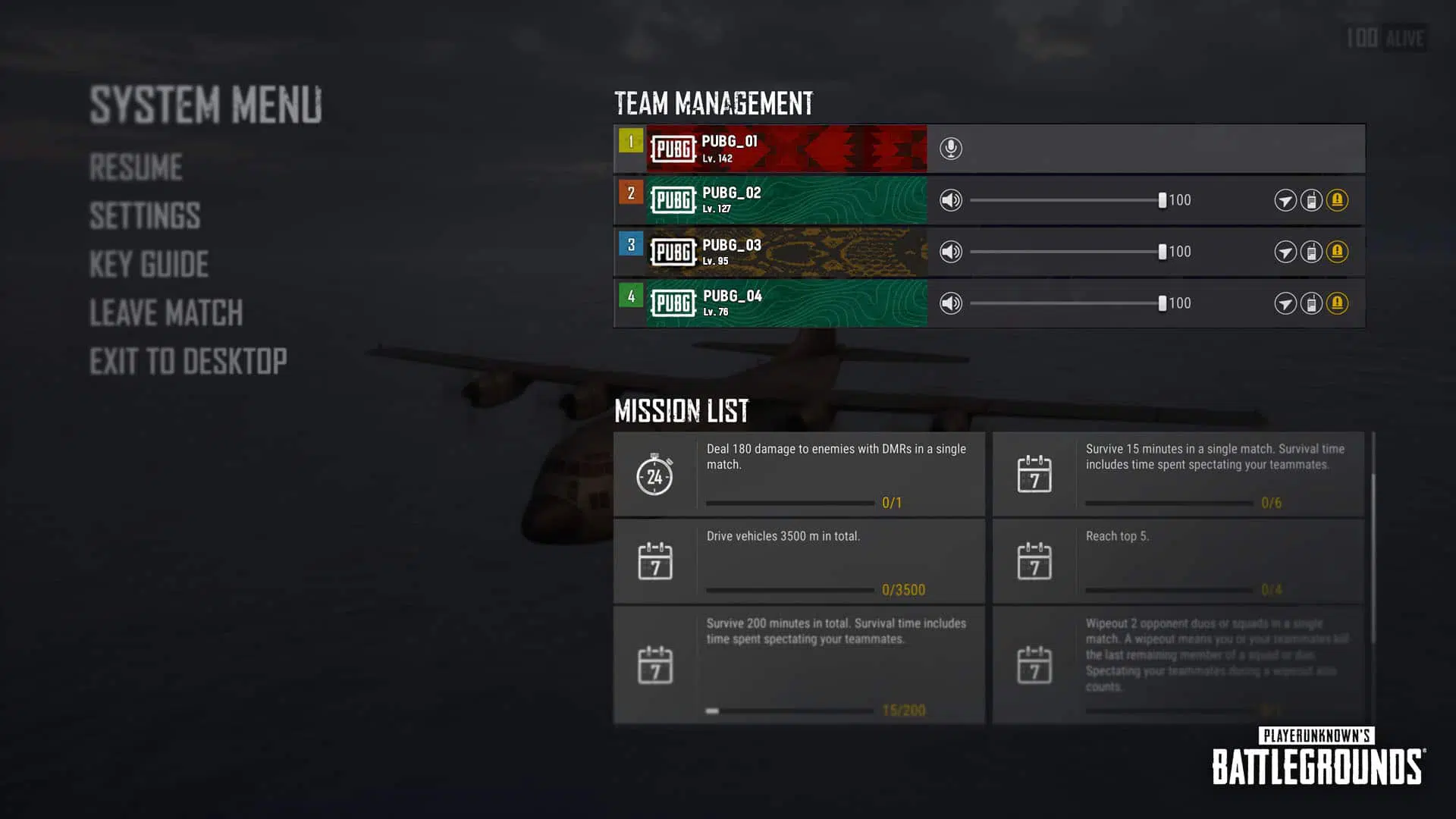Image resolution: width=1456 pixels, height=819 pixels.
Task: Open the Settings menu entry
Action: 145,216
